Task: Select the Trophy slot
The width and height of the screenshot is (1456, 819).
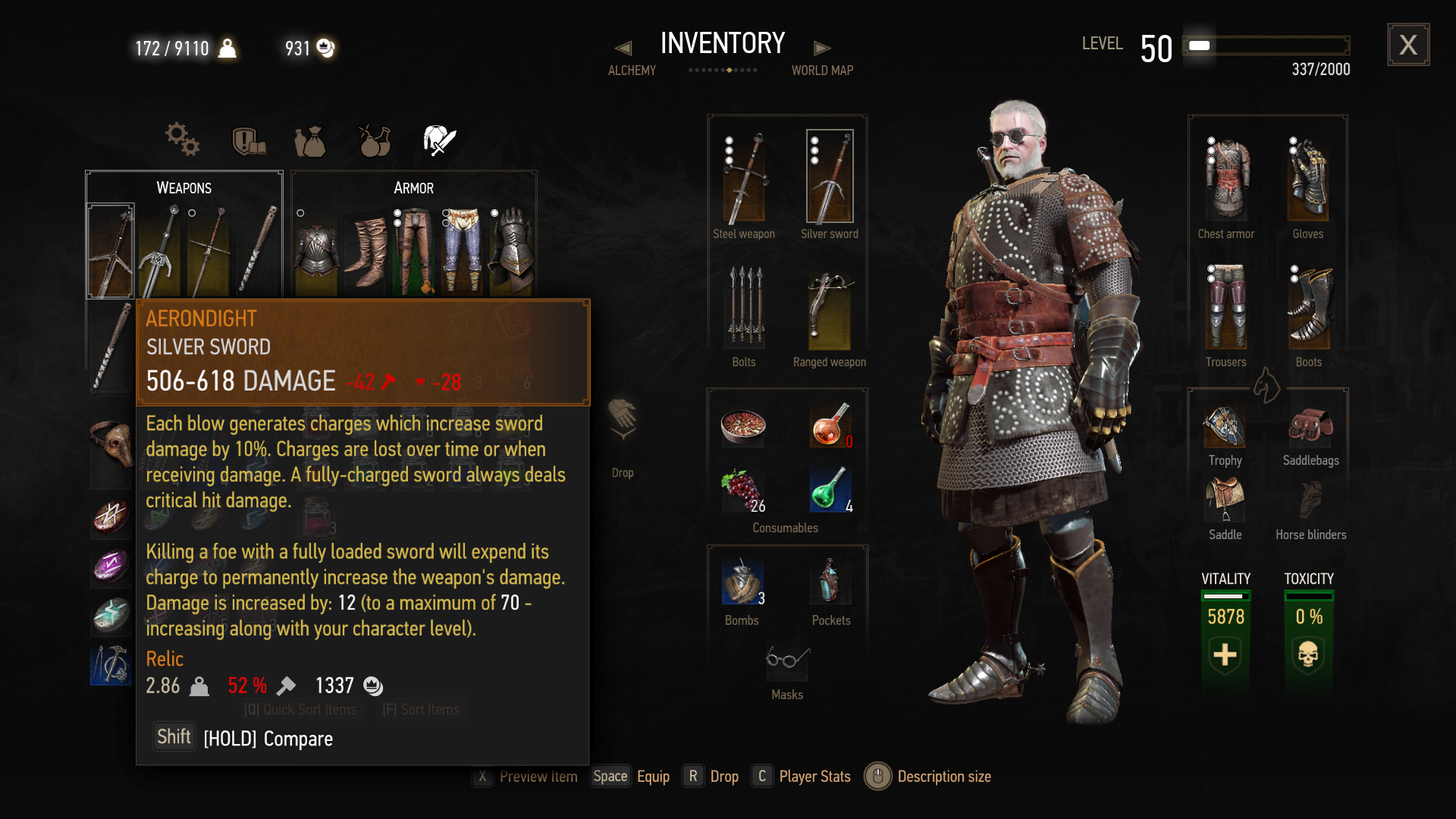Action: pyautogui.click(x=1225, y=427)
